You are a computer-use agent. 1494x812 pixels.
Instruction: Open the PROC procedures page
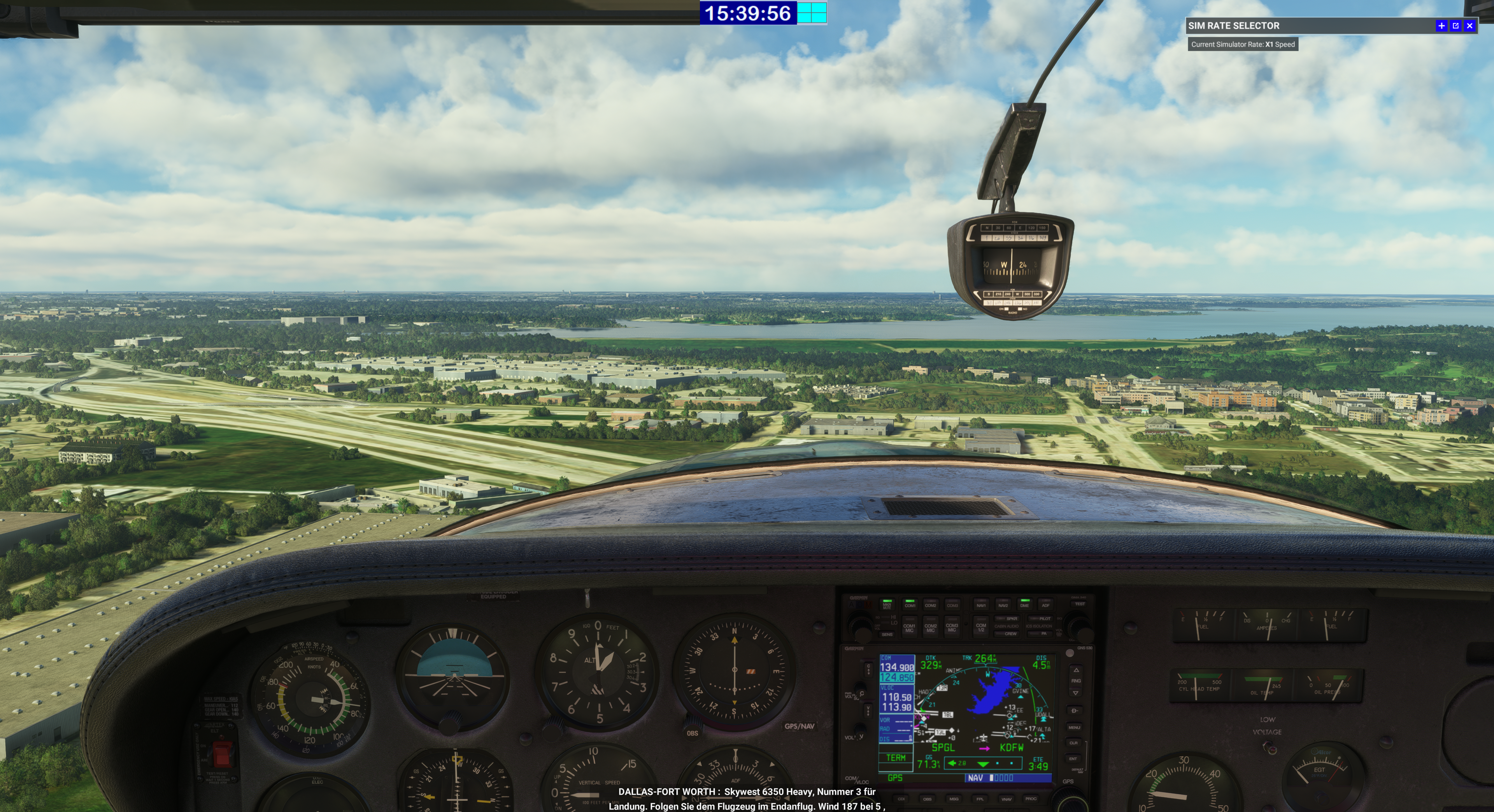click(x=1031, y=799)
